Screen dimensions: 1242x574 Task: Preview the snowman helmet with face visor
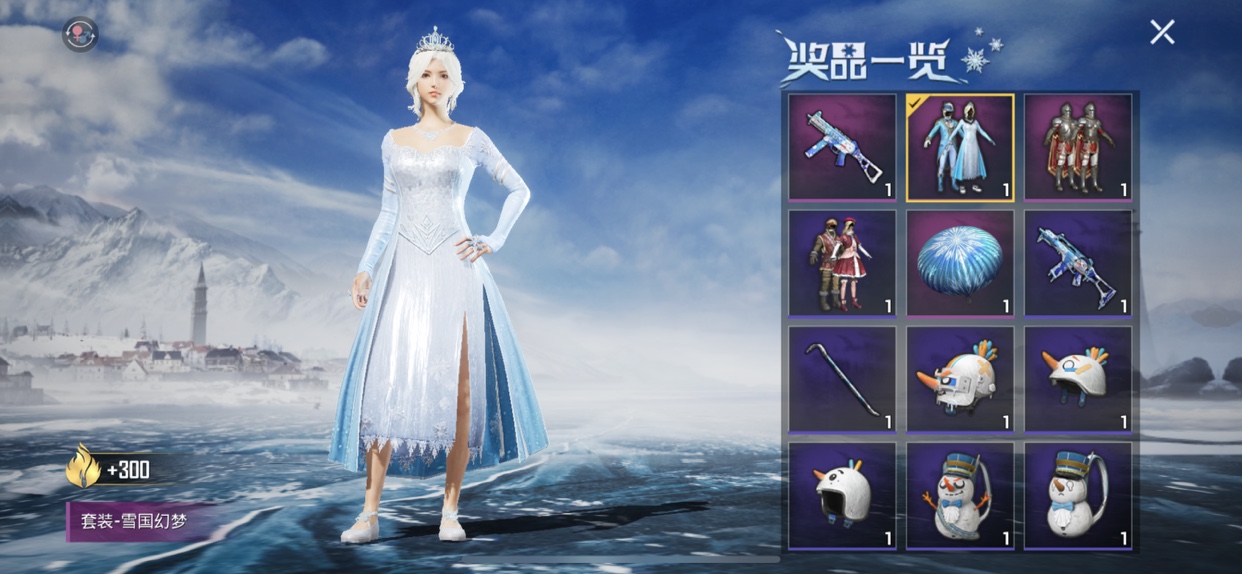click(x=960, y=379)
